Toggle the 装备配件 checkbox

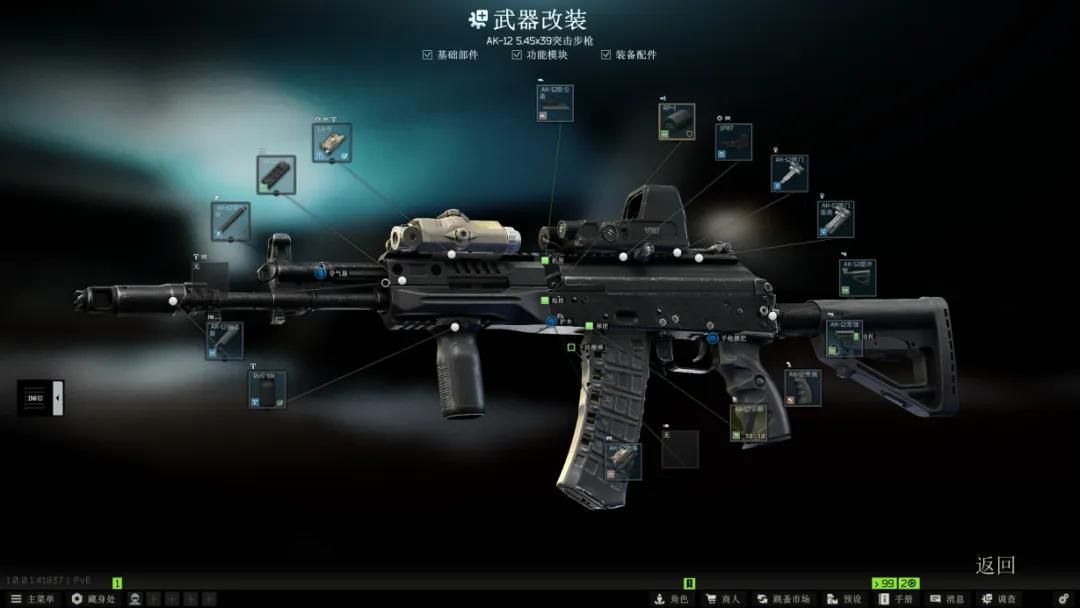[606, 55]
